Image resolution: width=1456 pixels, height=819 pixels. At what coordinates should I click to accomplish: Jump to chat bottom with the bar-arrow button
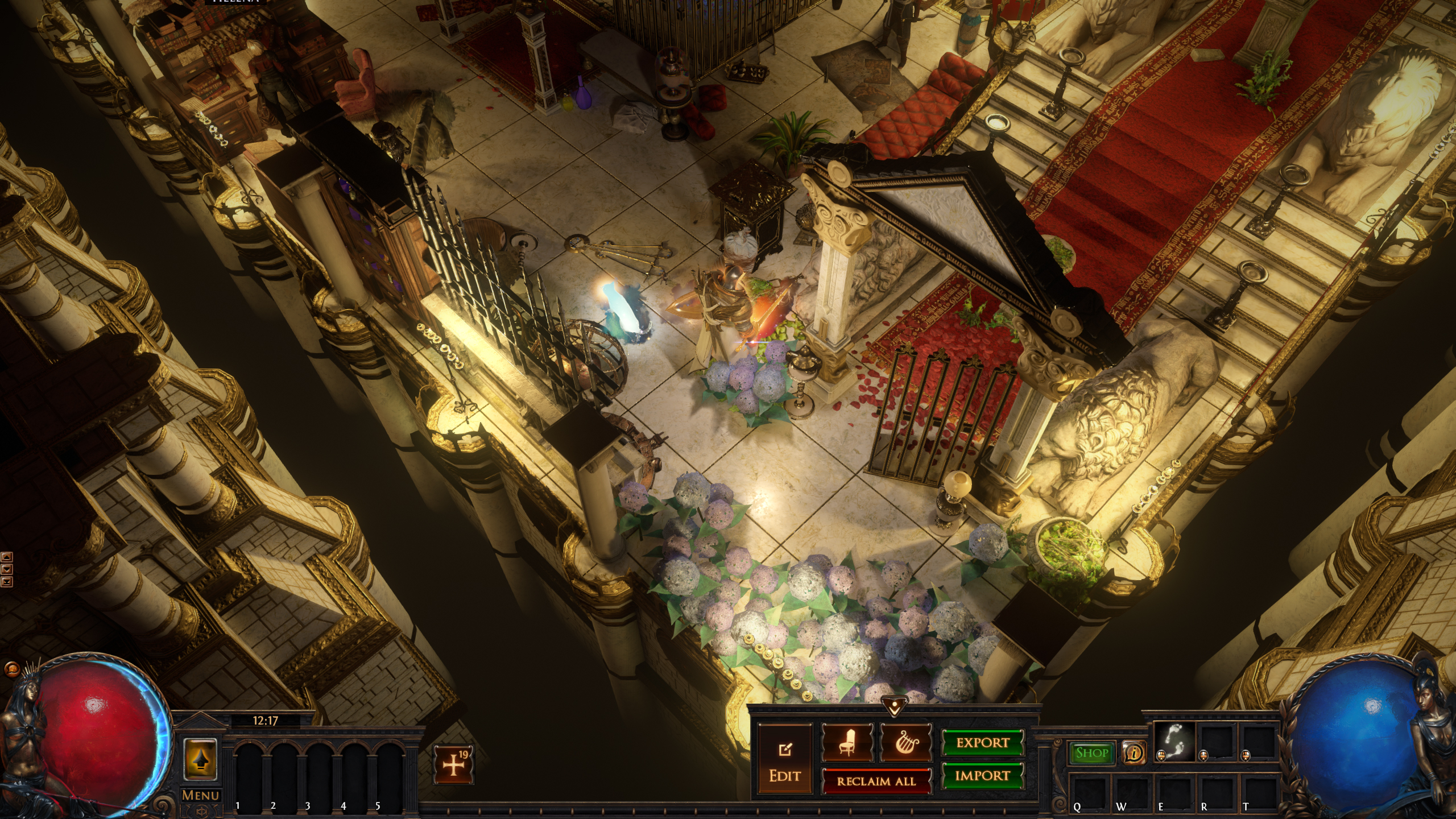coord(7,581)
